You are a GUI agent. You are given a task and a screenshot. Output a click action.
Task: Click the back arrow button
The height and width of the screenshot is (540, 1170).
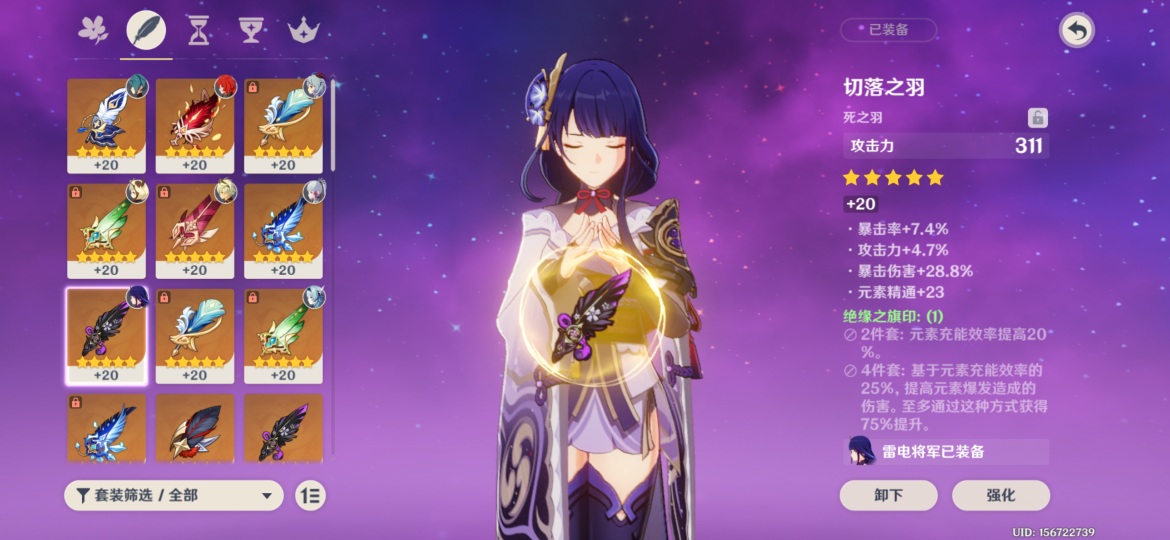[x=1076, y=31]
